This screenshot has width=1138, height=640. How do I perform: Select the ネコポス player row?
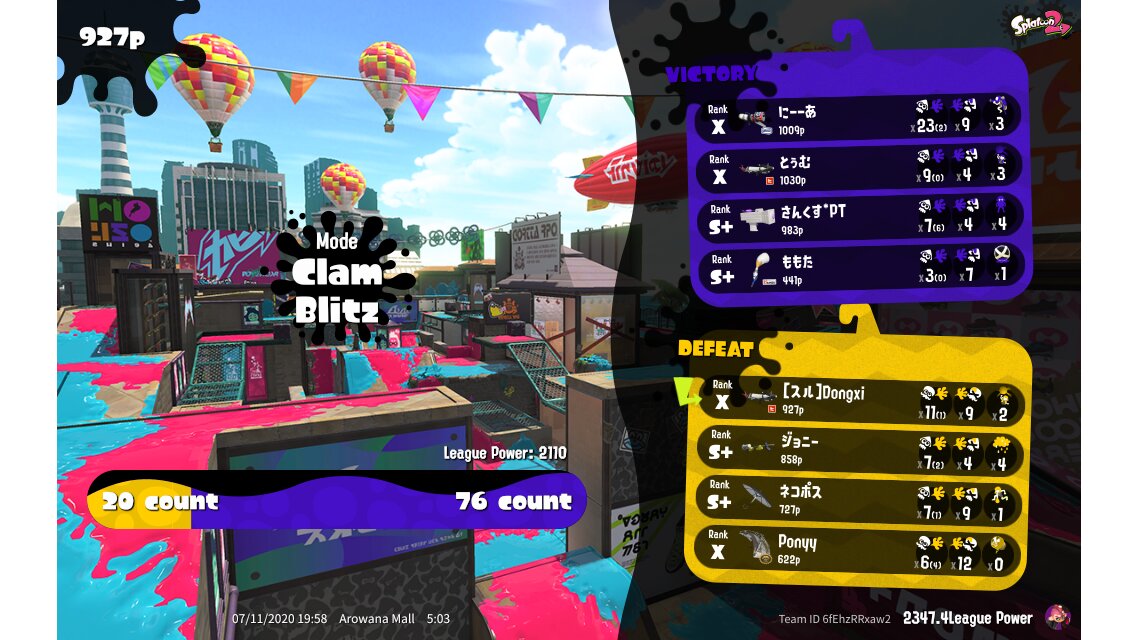click(860, 503)
